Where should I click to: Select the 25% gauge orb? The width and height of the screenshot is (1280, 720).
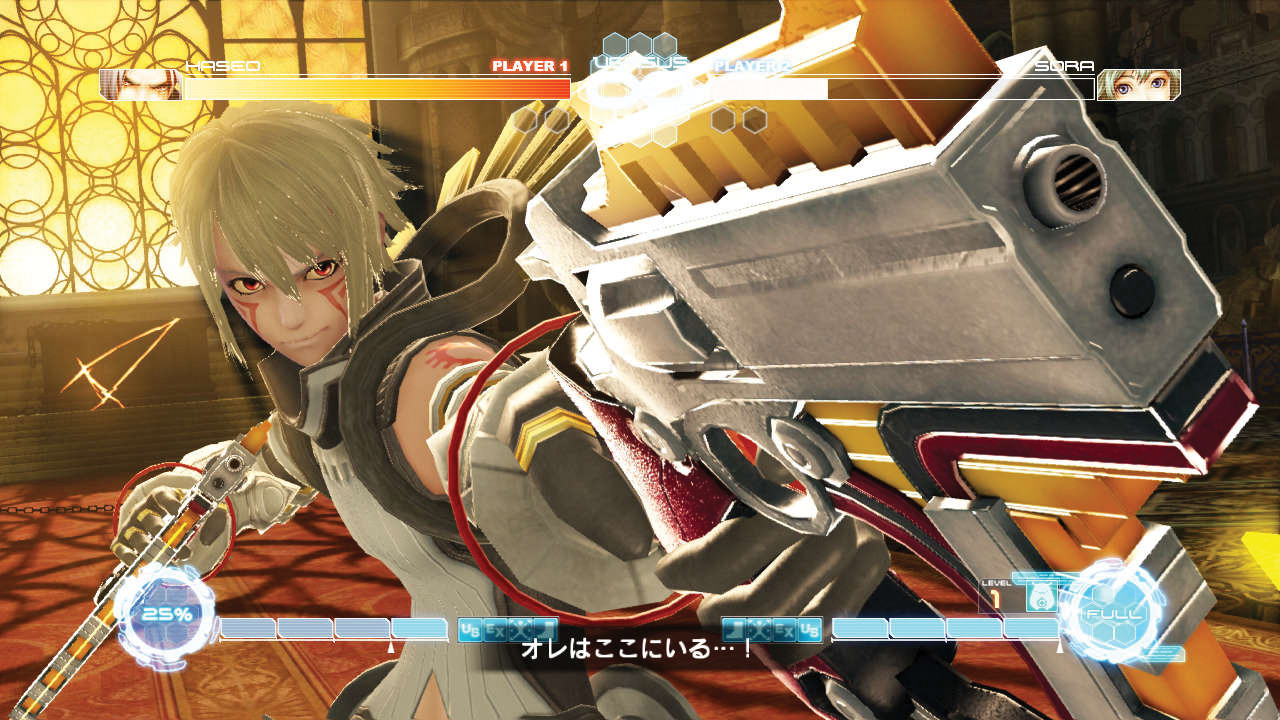[x=166, y=614]
